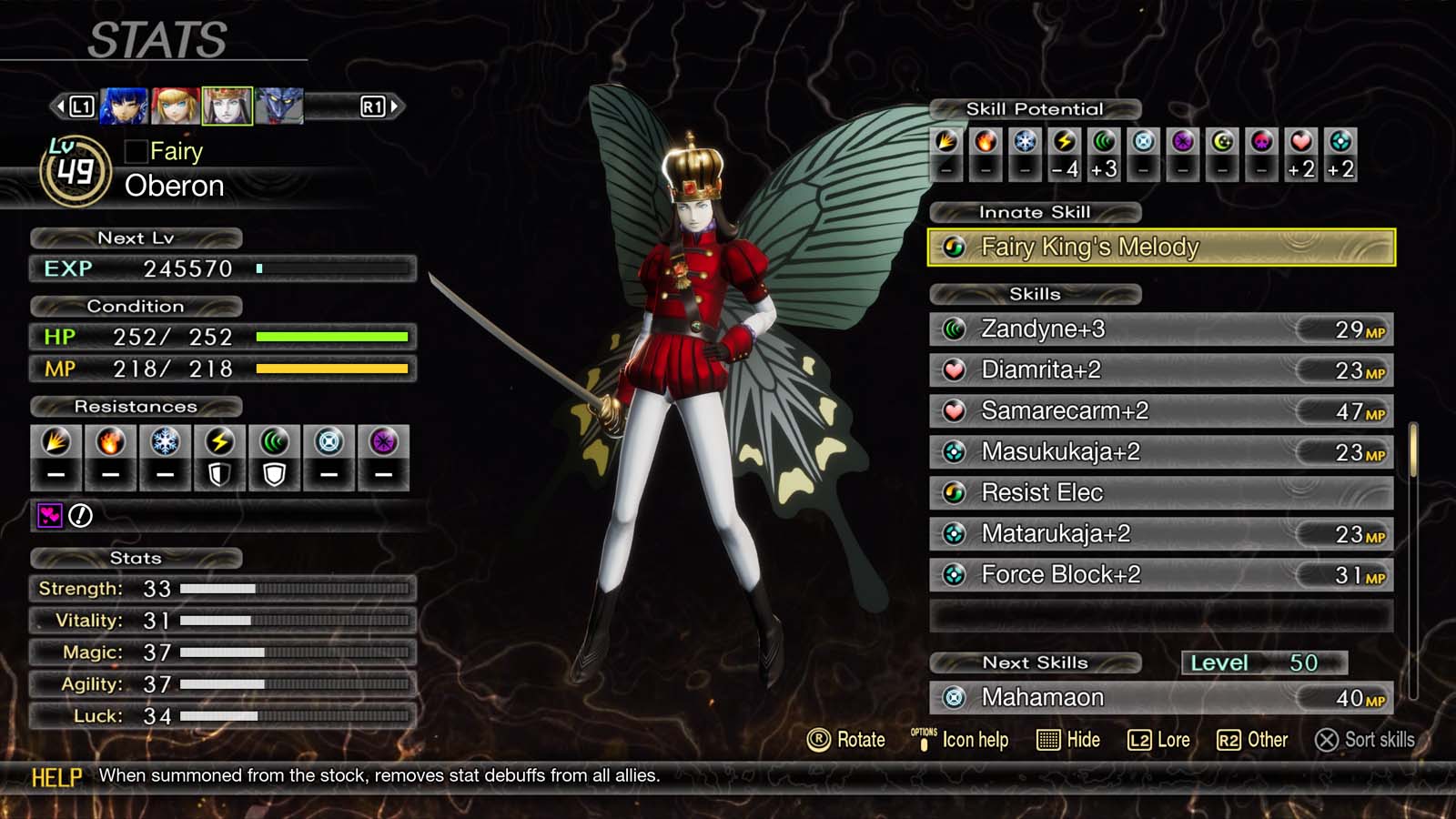Select Oberon's portrait in the demon tab strip
The height and width of the screenshot is (819, 1456).
point(228,104)
